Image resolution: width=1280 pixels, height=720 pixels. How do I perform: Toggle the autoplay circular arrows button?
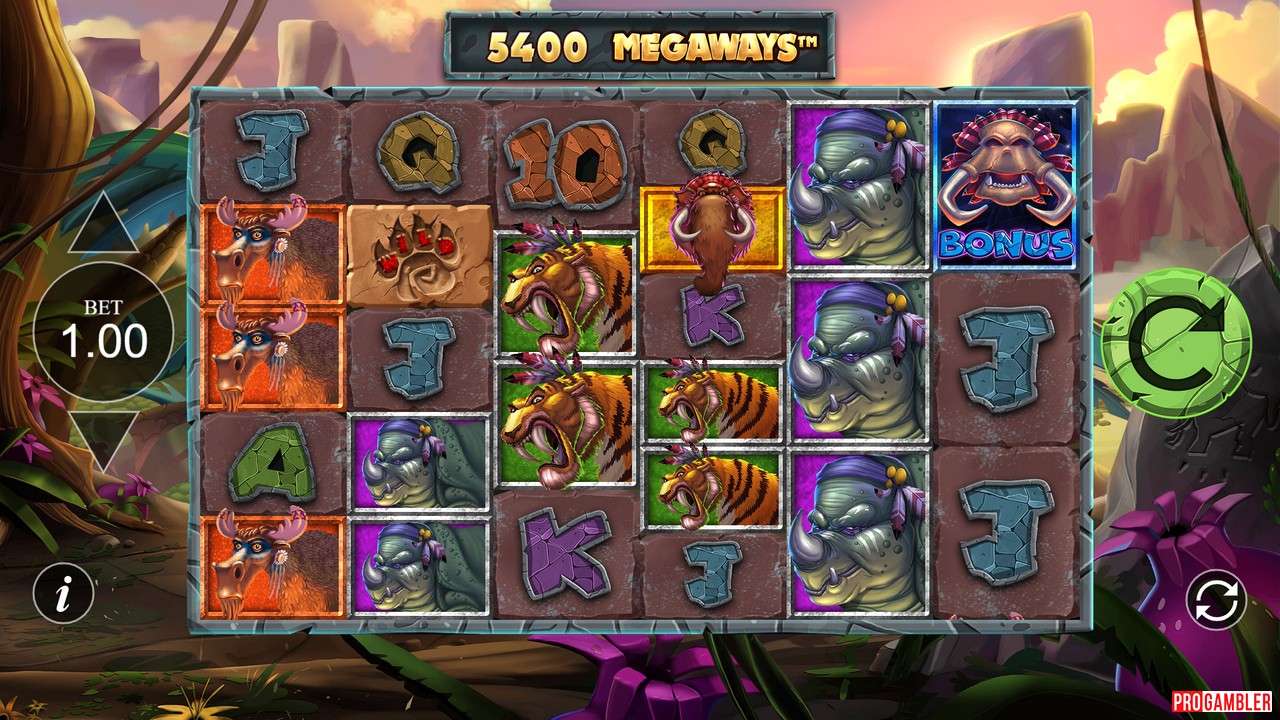pos(1216,601)
